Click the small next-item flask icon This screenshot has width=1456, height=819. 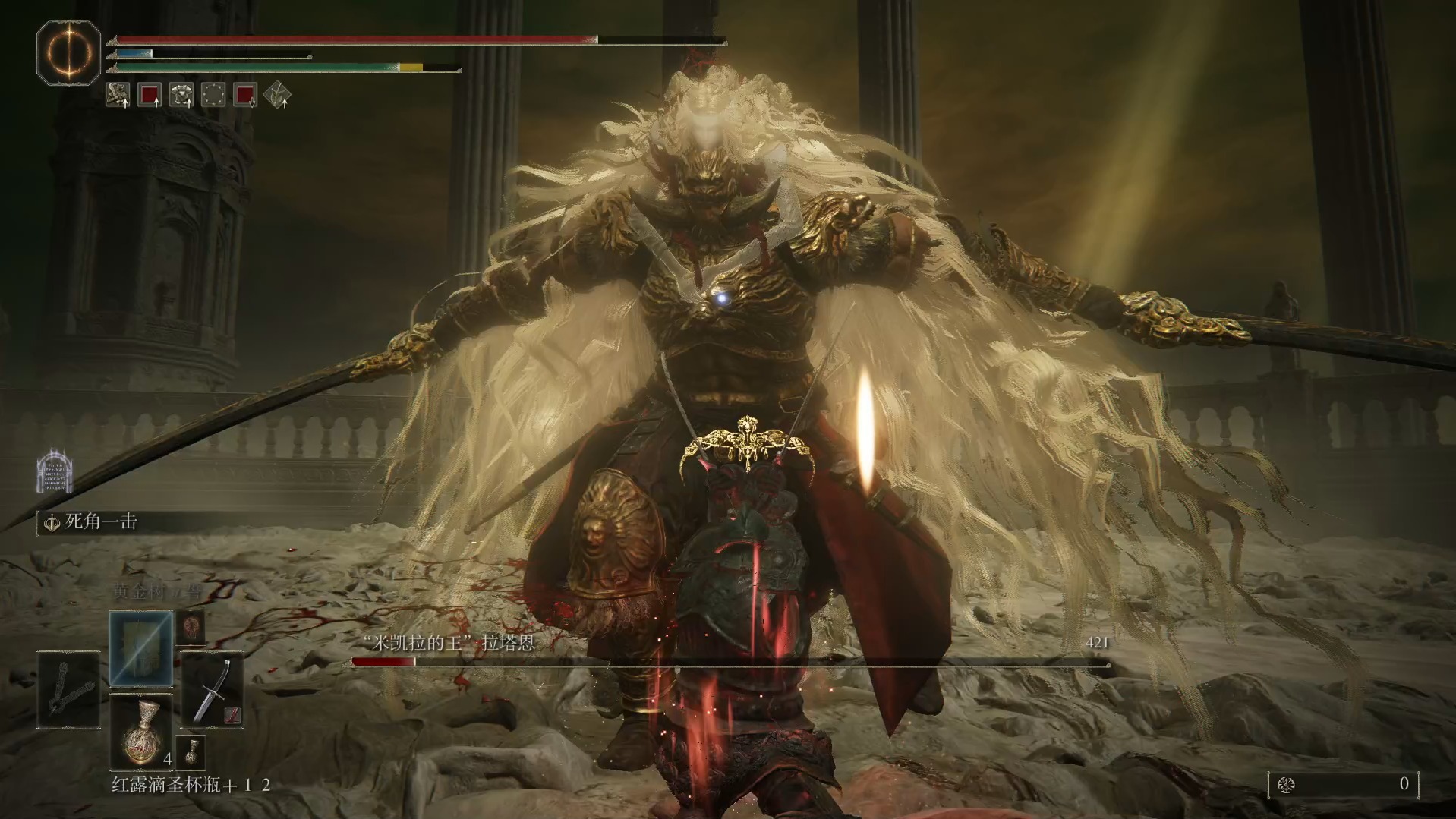191,752
